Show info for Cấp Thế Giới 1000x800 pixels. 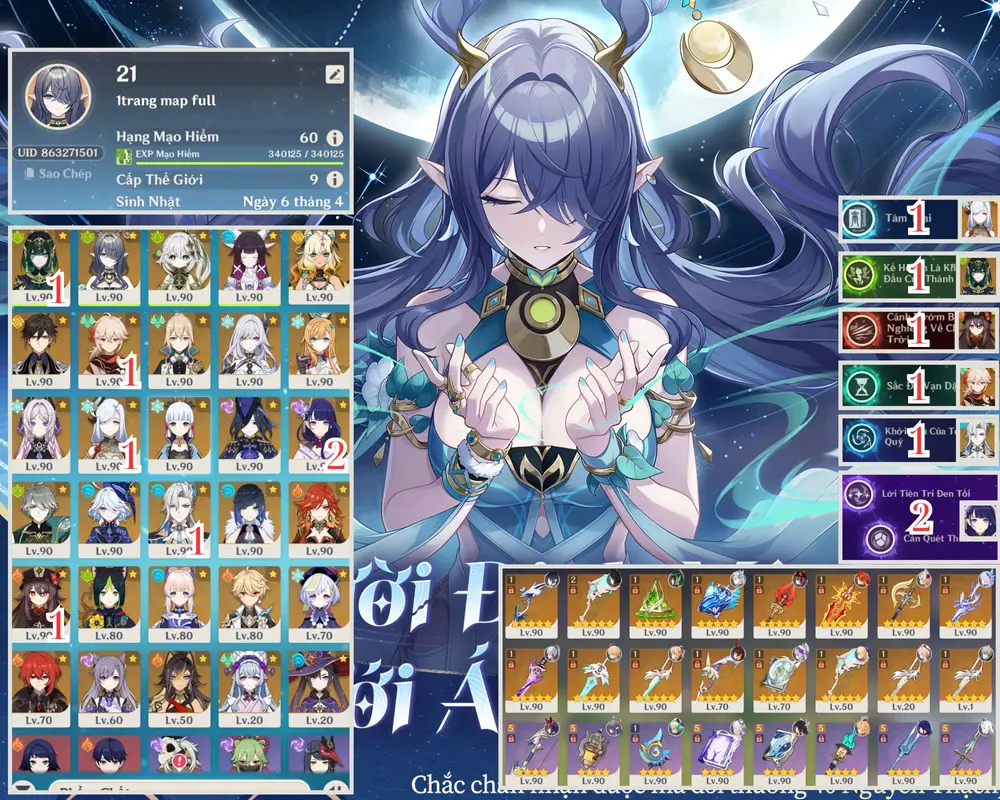[334, 180]
